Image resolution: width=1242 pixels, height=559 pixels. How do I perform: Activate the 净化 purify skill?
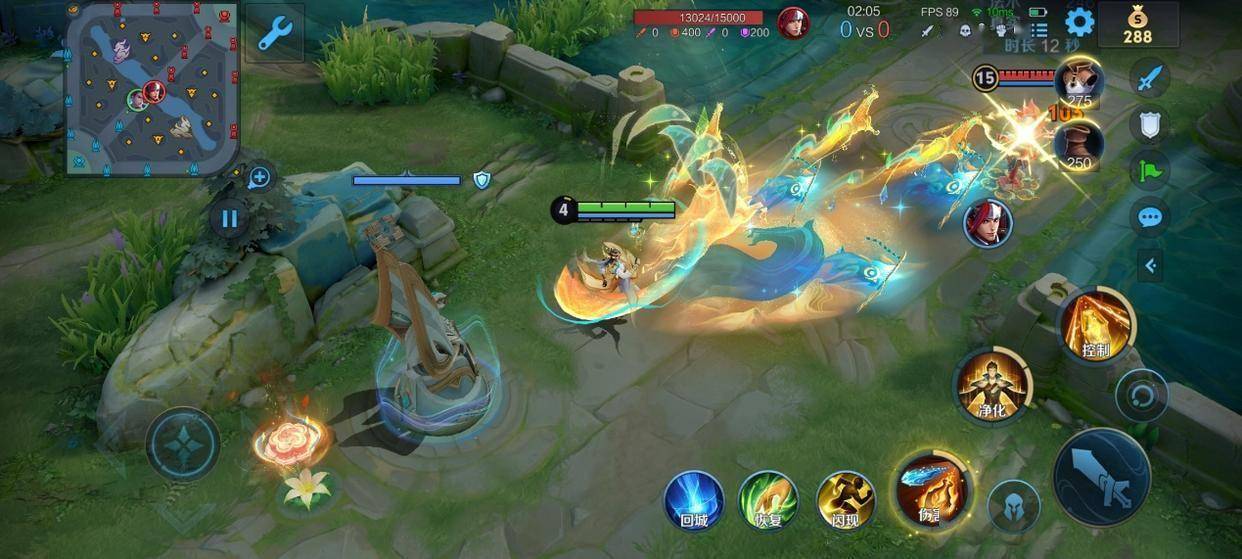pyautogui.click(x=992, y=385)
